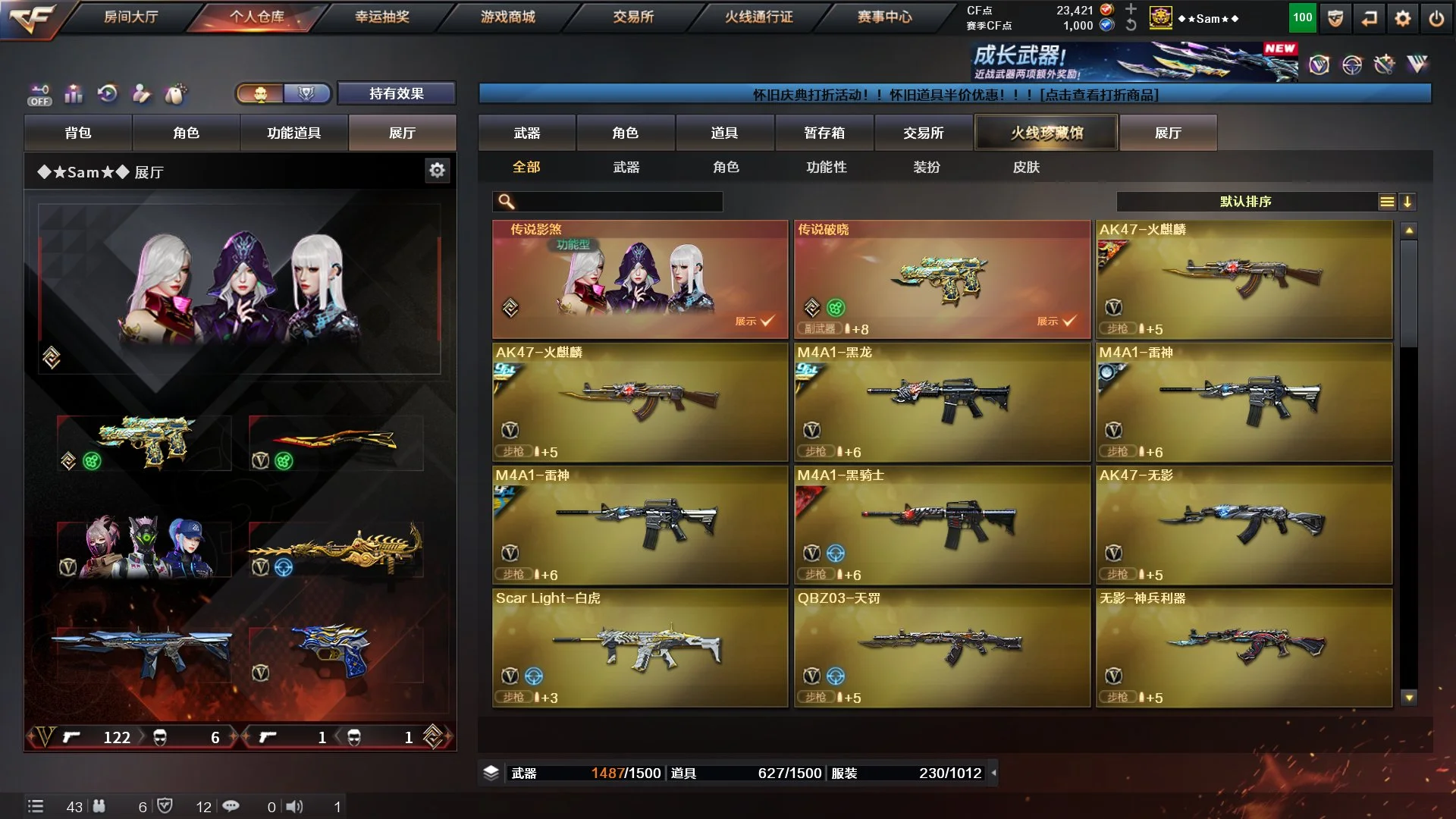Filter items by 皮肤 skin category
The image size is (1456, 819).
coord(1026,167)
